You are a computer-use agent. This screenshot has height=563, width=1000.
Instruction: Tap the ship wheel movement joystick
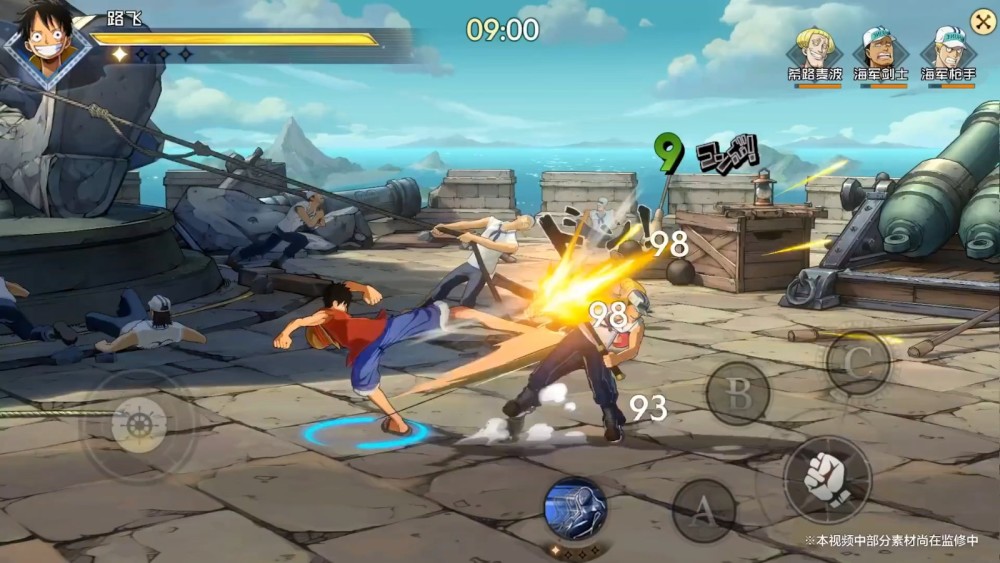[x=138, y=426]
